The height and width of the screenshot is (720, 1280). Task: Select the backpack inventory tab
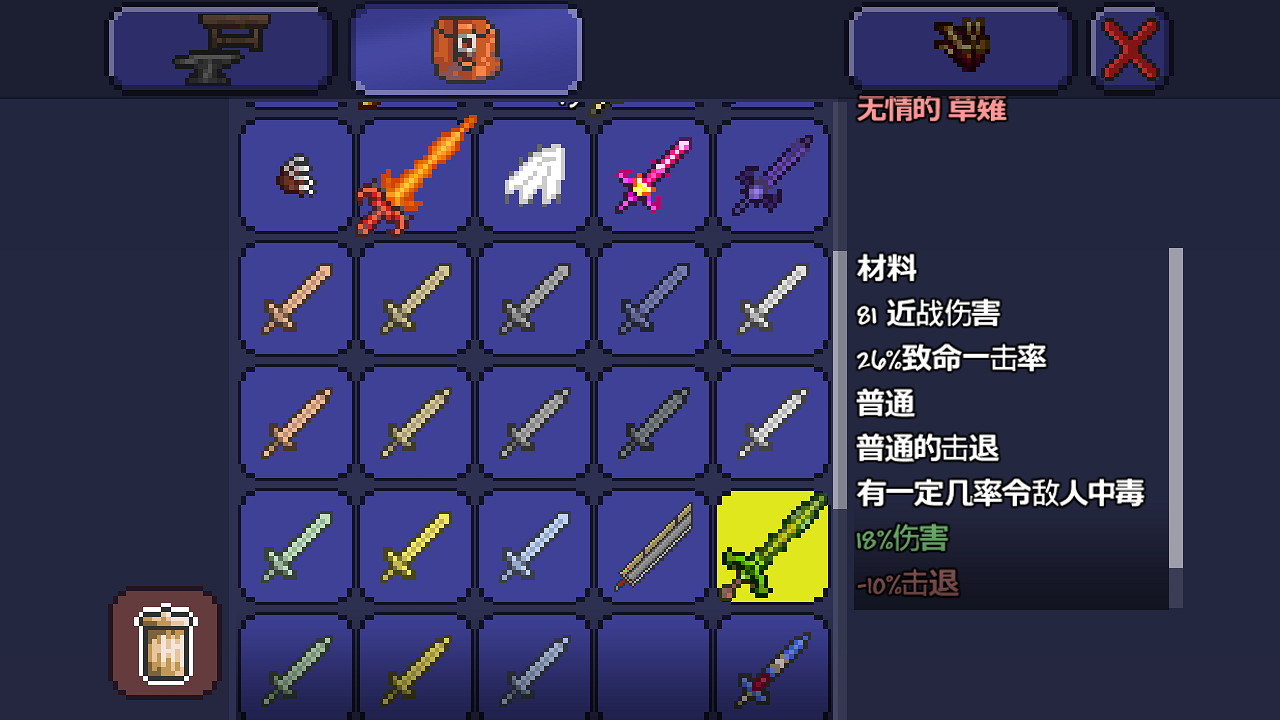(x=465, y=47)
